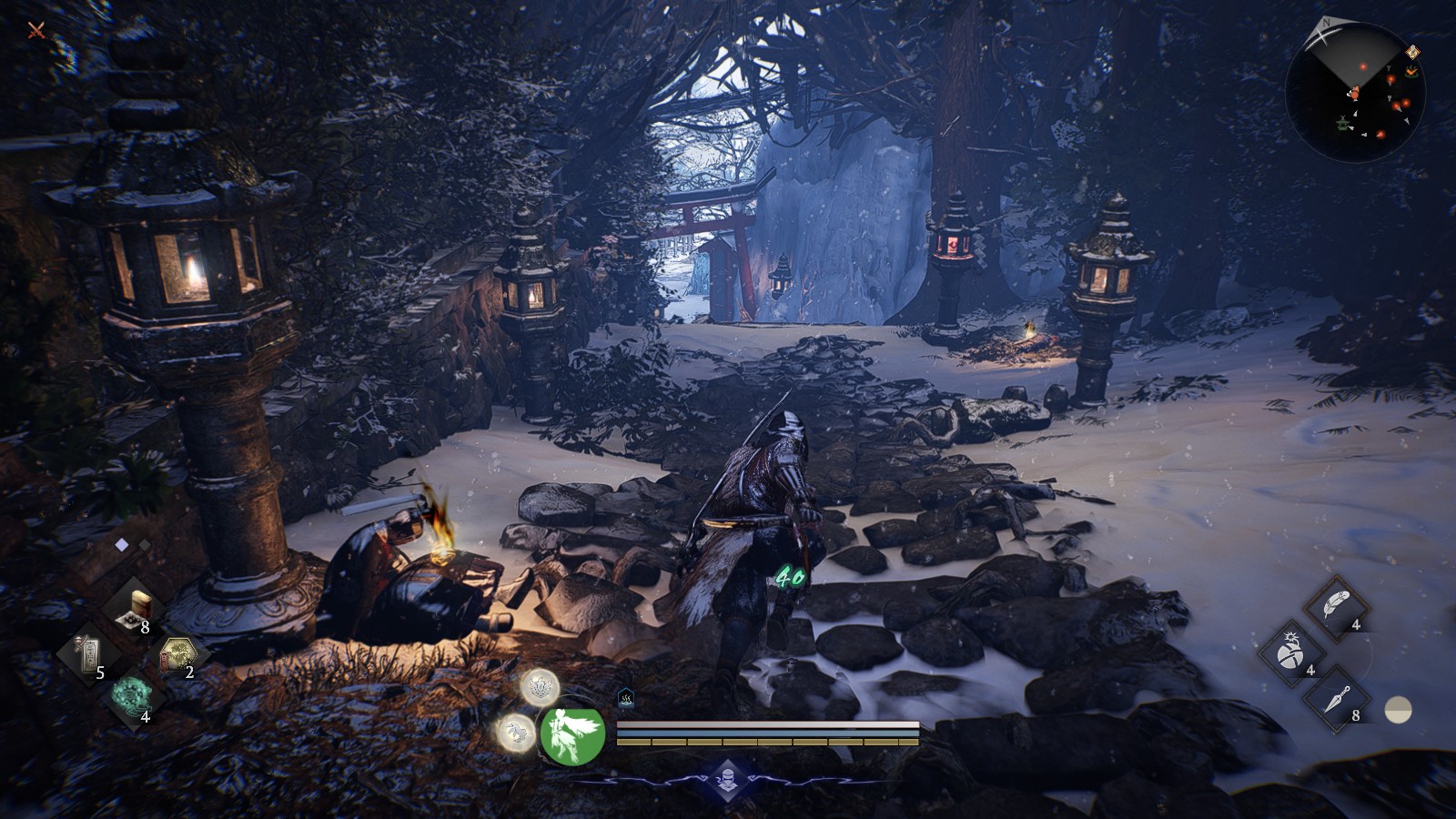This screenshot has width=1456, height=819.
Task: Activate the green guardian spirit icon
Action: coord(572,734)
